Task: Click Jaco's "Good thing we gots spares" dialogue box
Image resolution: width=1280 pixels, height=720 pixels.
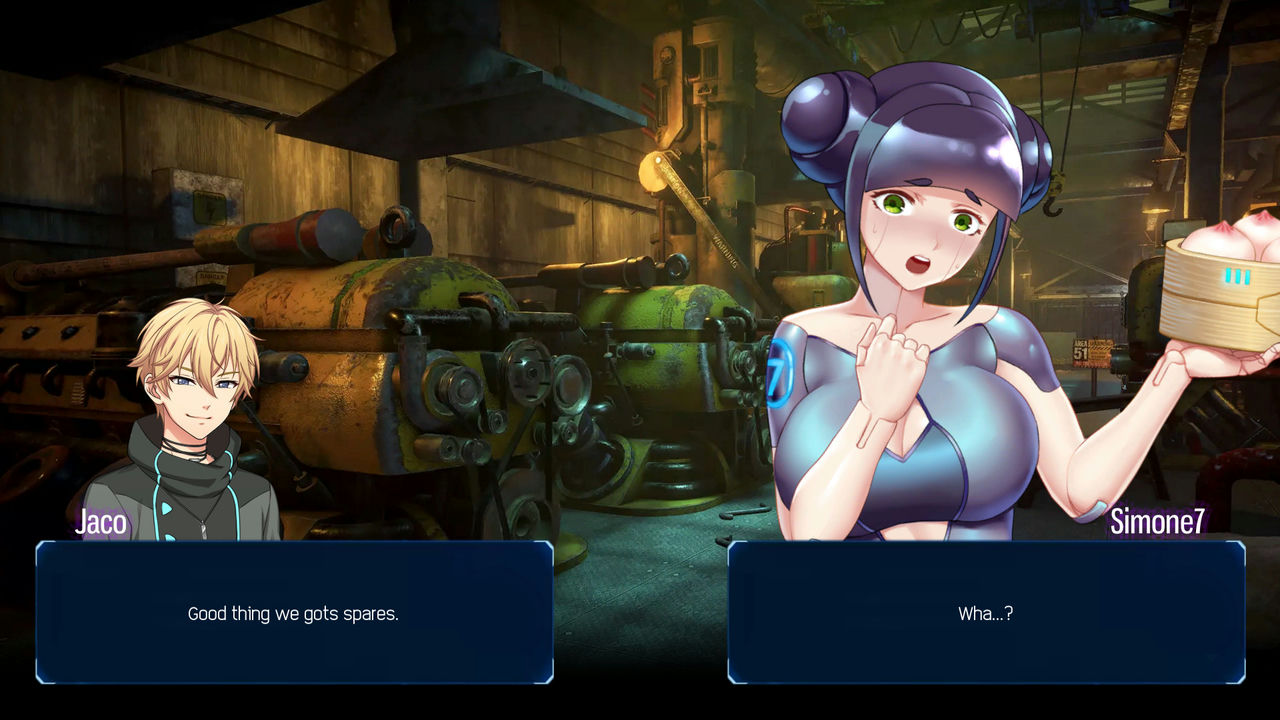Action: 294,613
